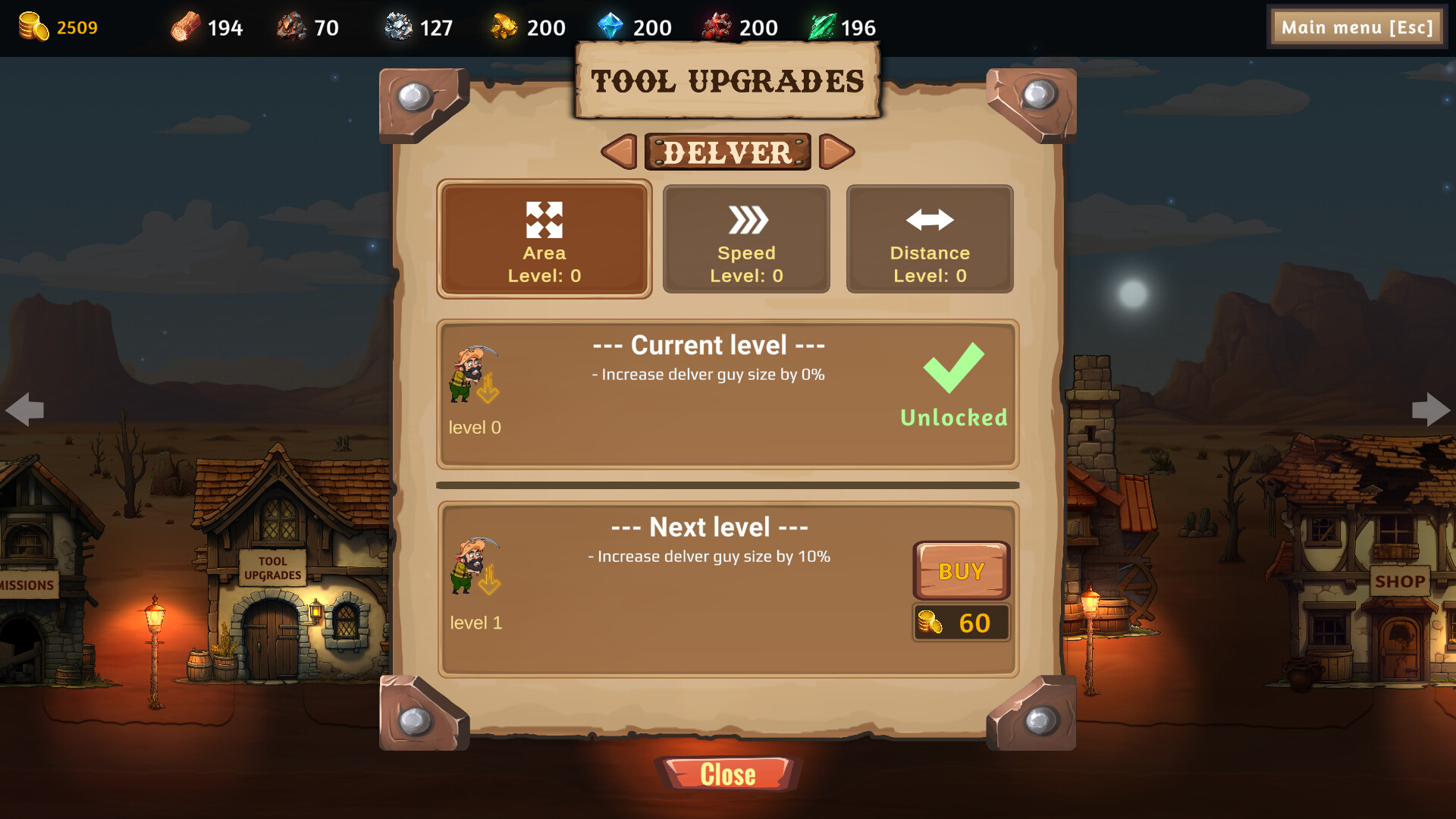Click the large right navigation arrow
This screenshot has height=819, width=1456.
click(1432, 409)
